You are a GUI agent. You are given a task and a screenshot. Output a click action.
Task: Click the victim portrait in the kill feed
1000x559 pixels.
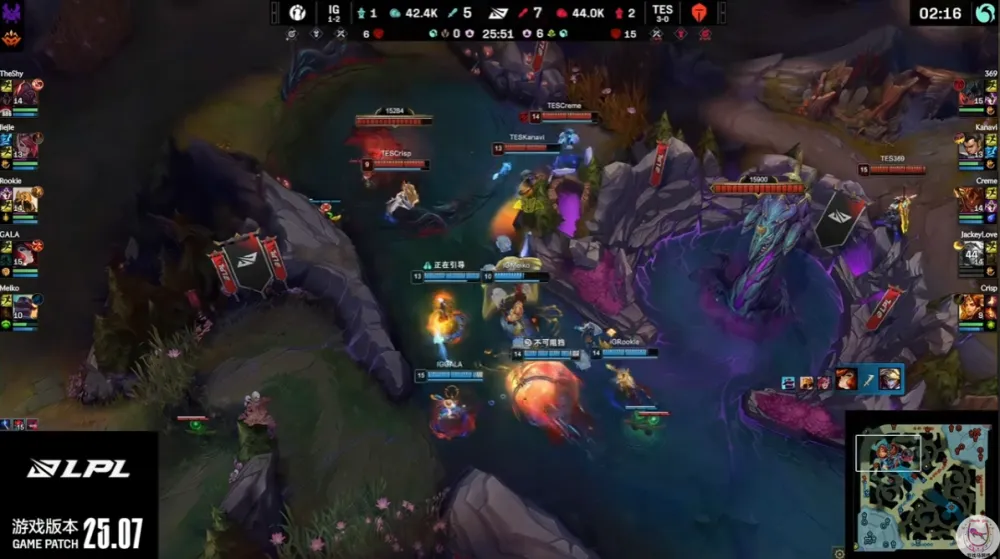(x=889, y=379)
